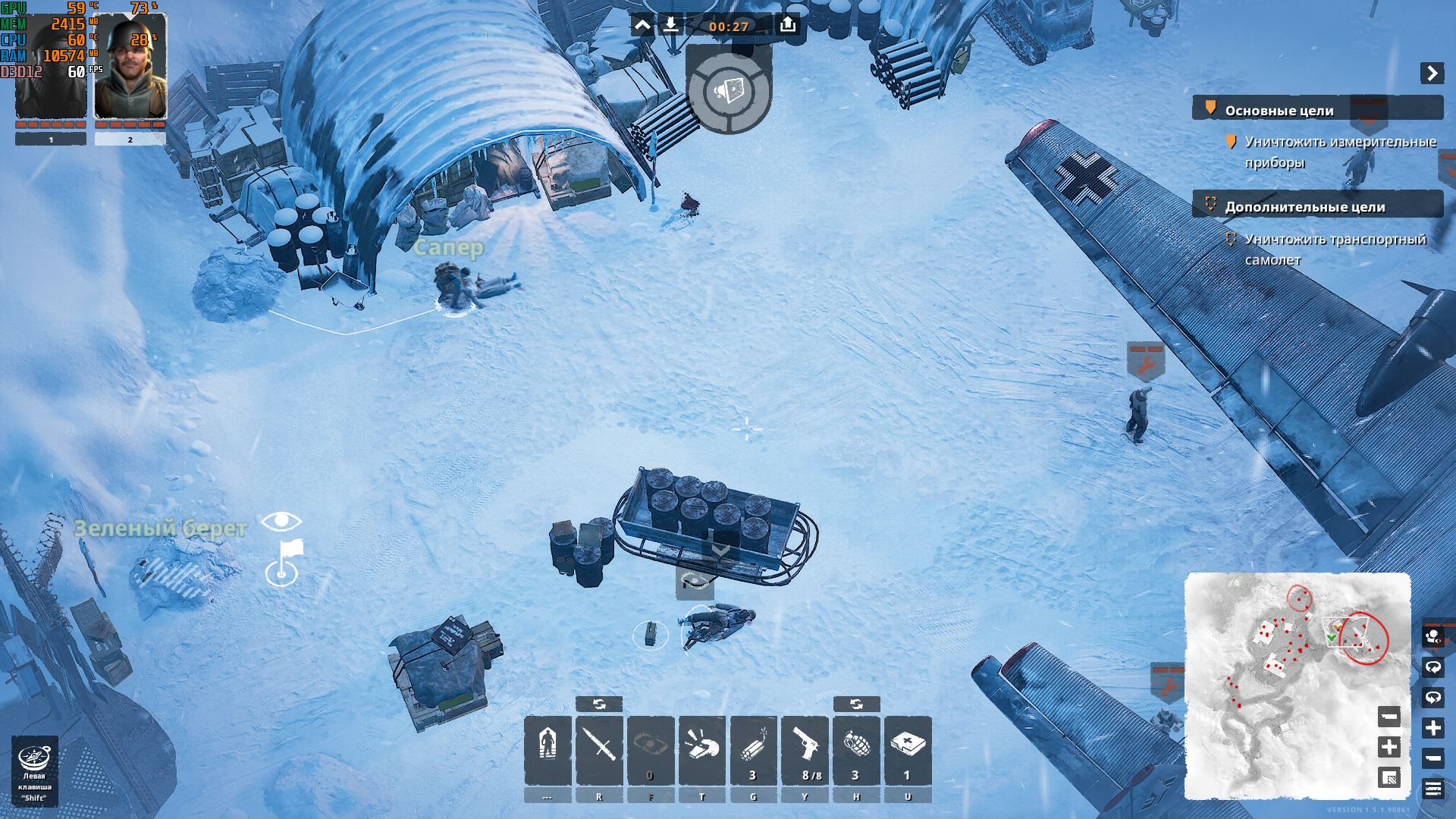
Task: Click the swap arrows above the knife slot
Action: [599, 704]
